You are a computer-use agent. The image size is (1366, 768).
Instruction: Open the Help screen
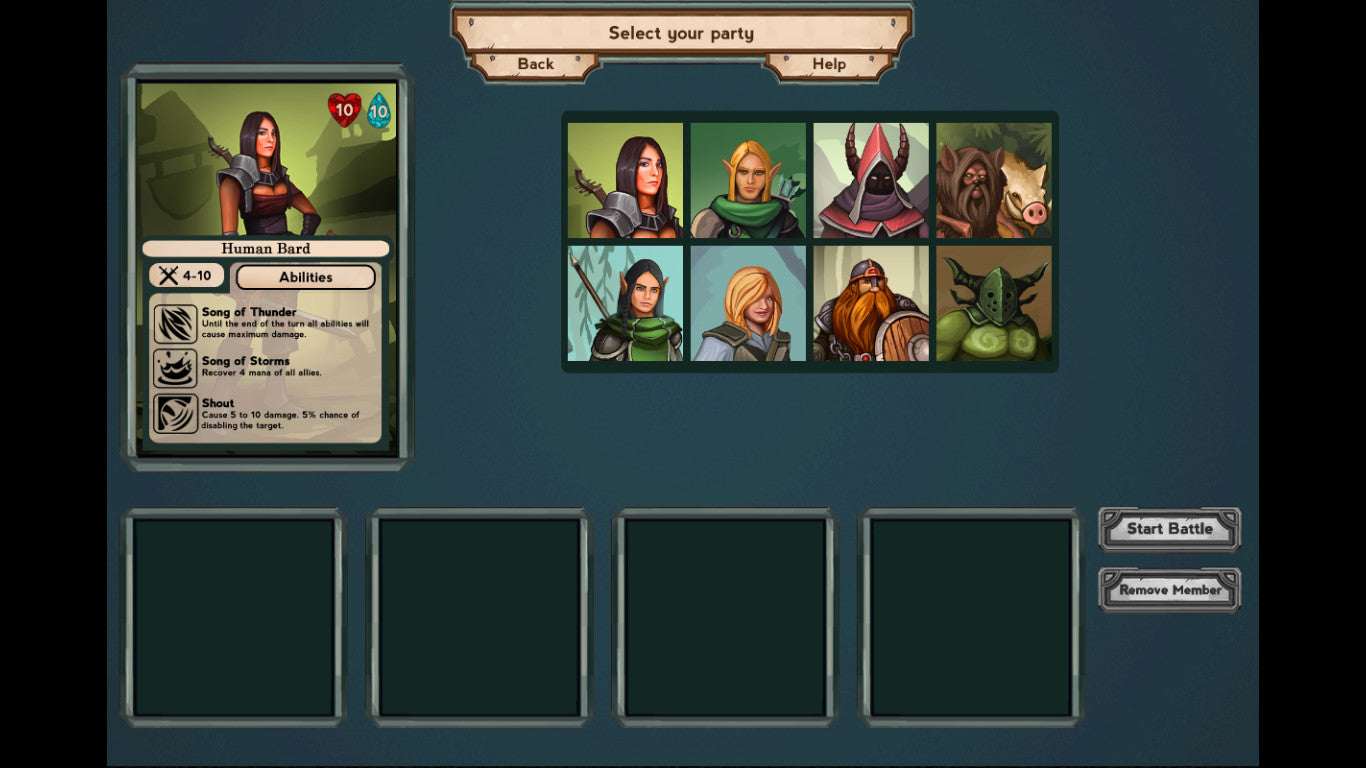(x=830, y=64)
